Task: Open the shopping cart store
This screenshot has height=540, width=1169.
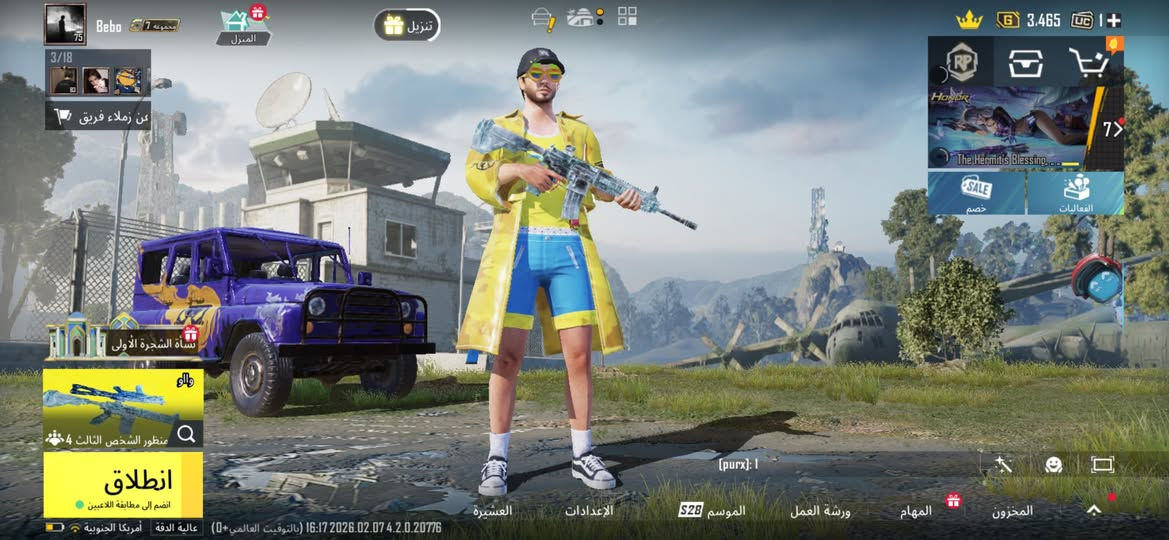Action: coord(1089,63)
